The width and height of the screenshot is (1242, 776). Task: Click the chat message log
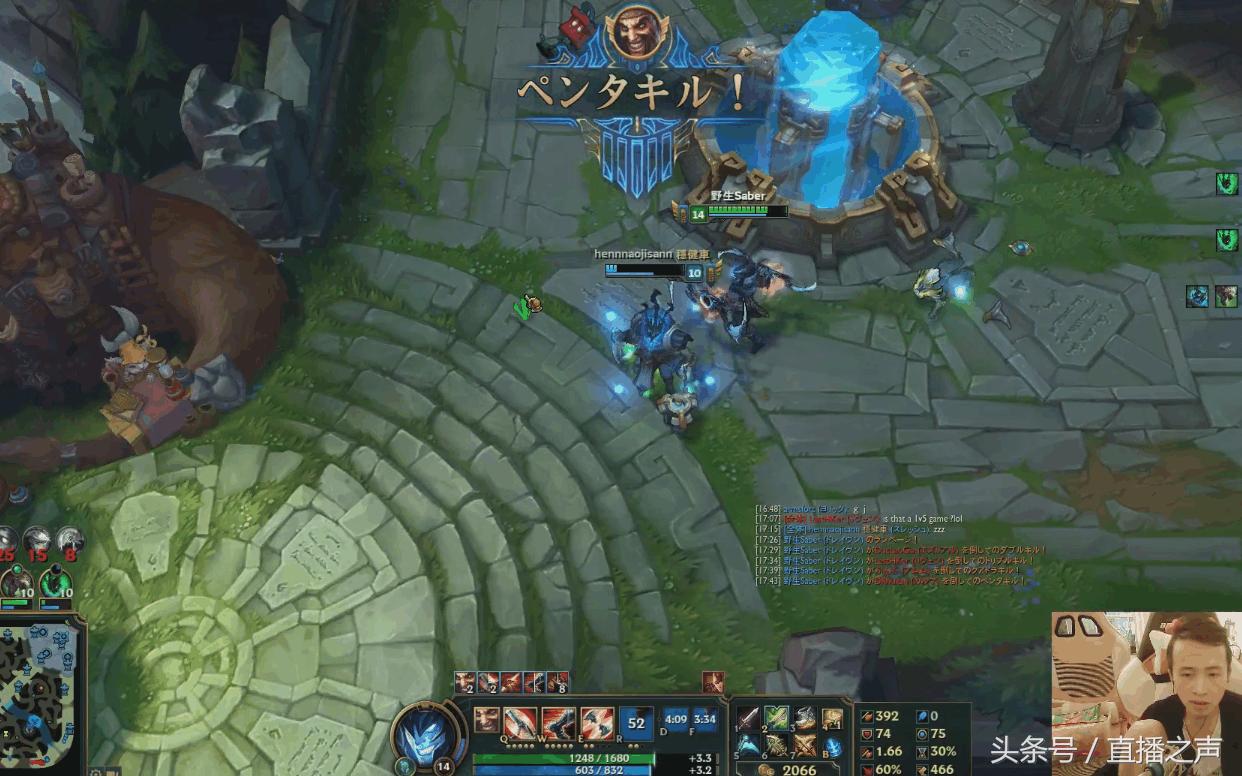coord(900,545)
